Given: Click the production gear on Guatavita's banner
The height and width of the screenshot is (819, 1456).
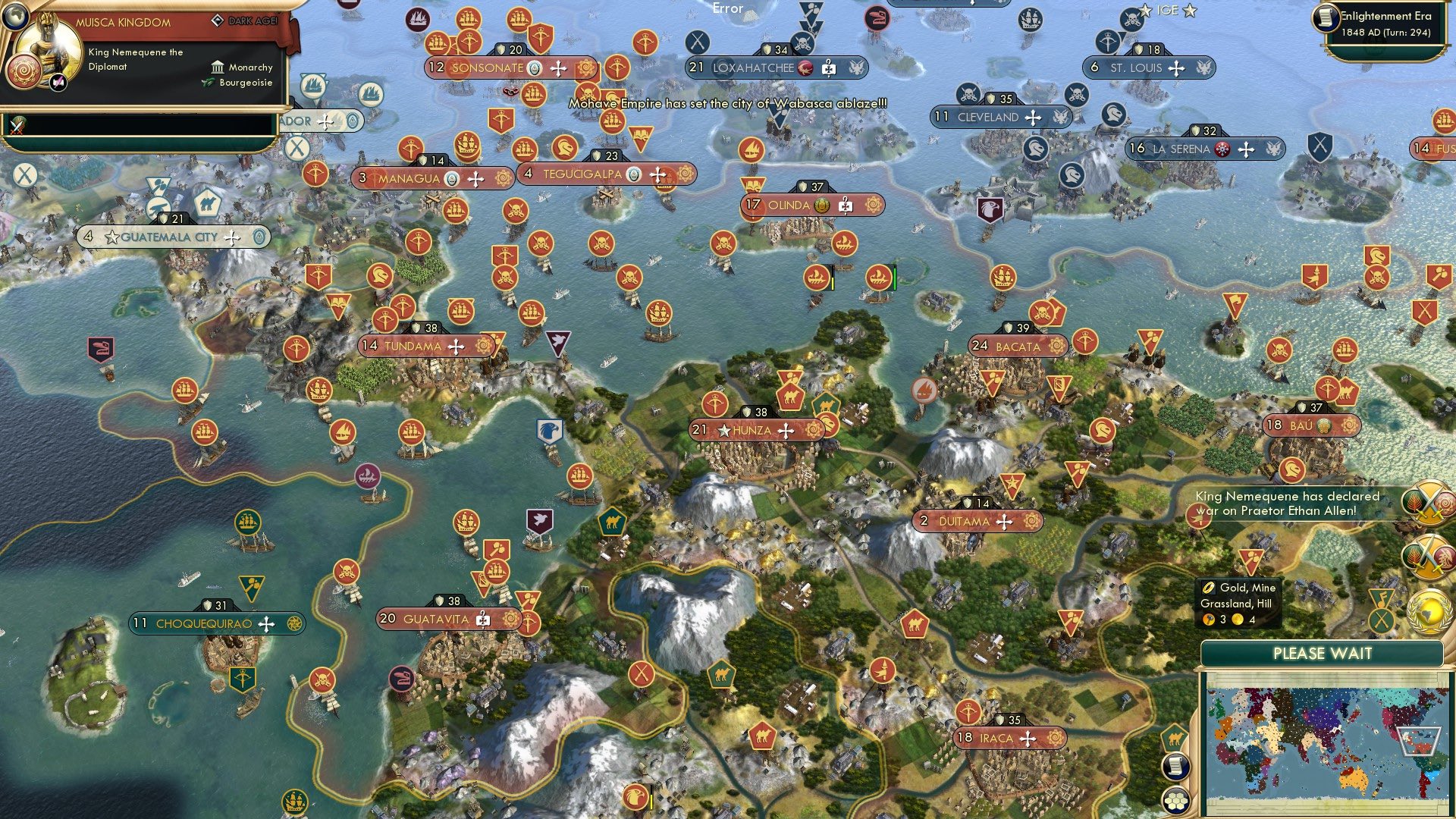Looking at the screenshot, I should pyautogui.click(x=510, y=620).
